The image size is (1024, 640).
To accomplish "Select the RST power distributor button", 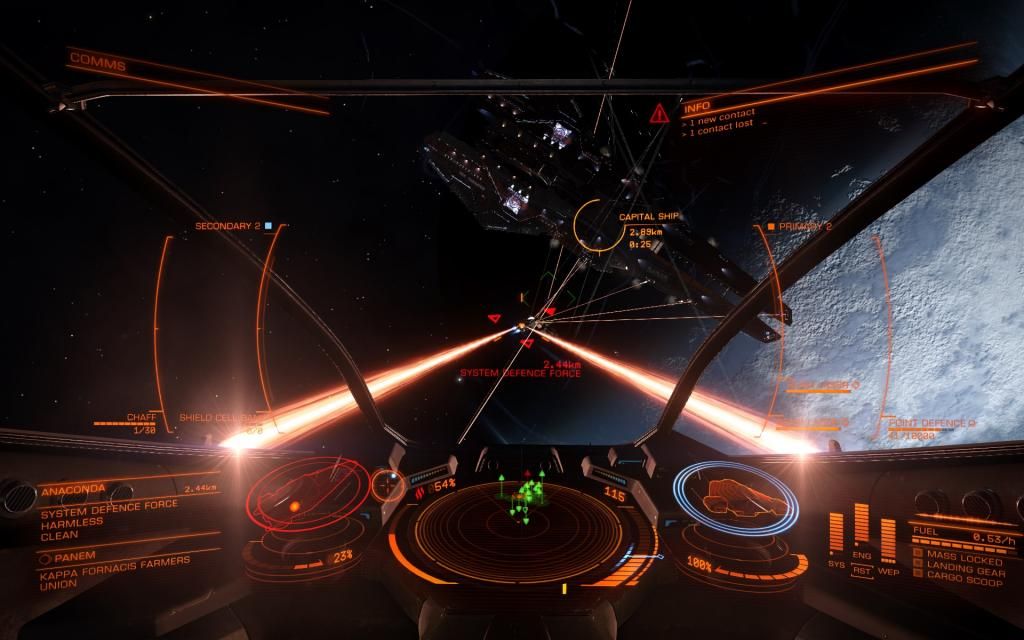I will pyautogui.click(x=860, y=571).
